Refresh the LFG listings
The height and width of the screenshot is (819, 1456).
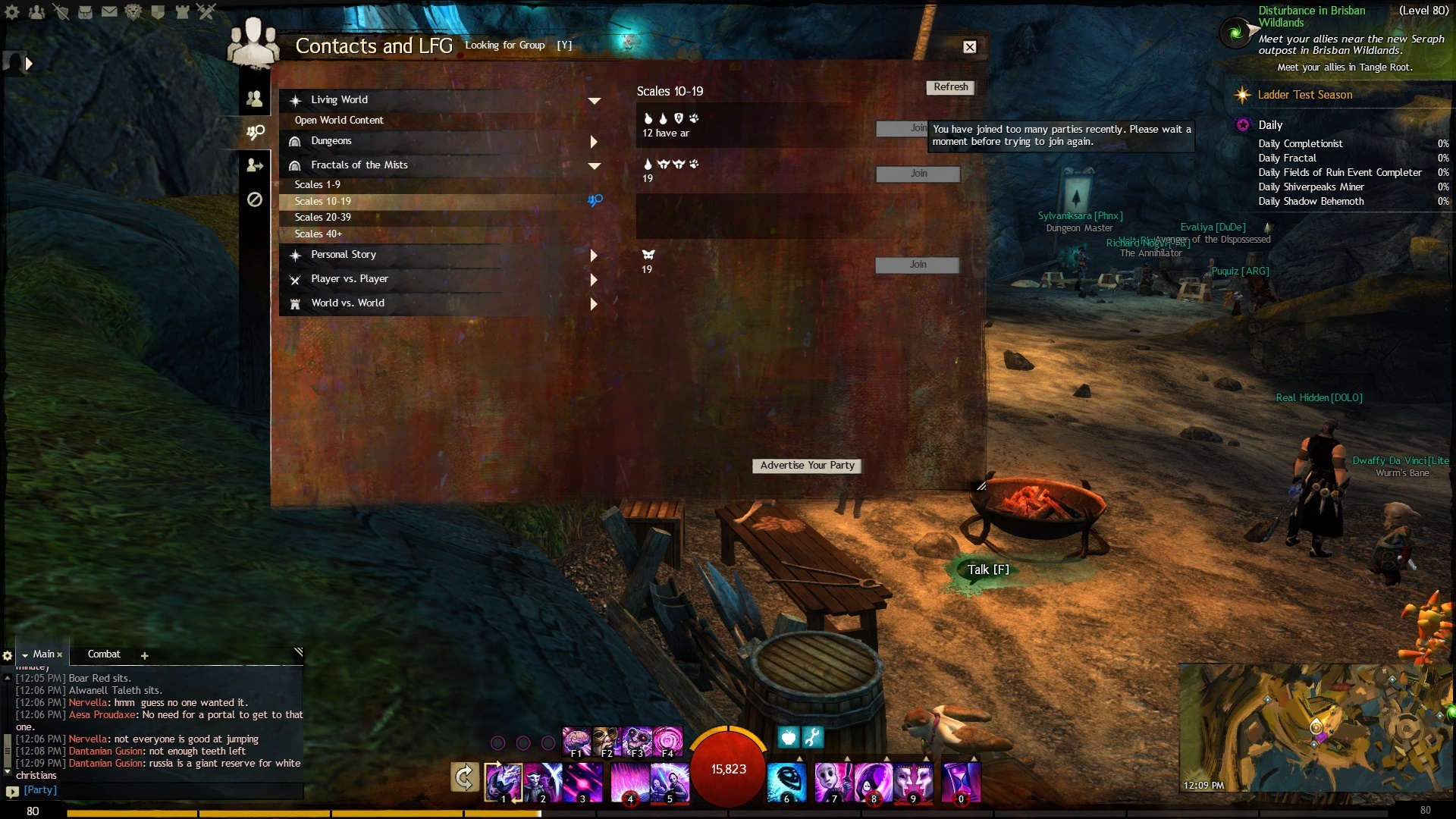[950, 87]
